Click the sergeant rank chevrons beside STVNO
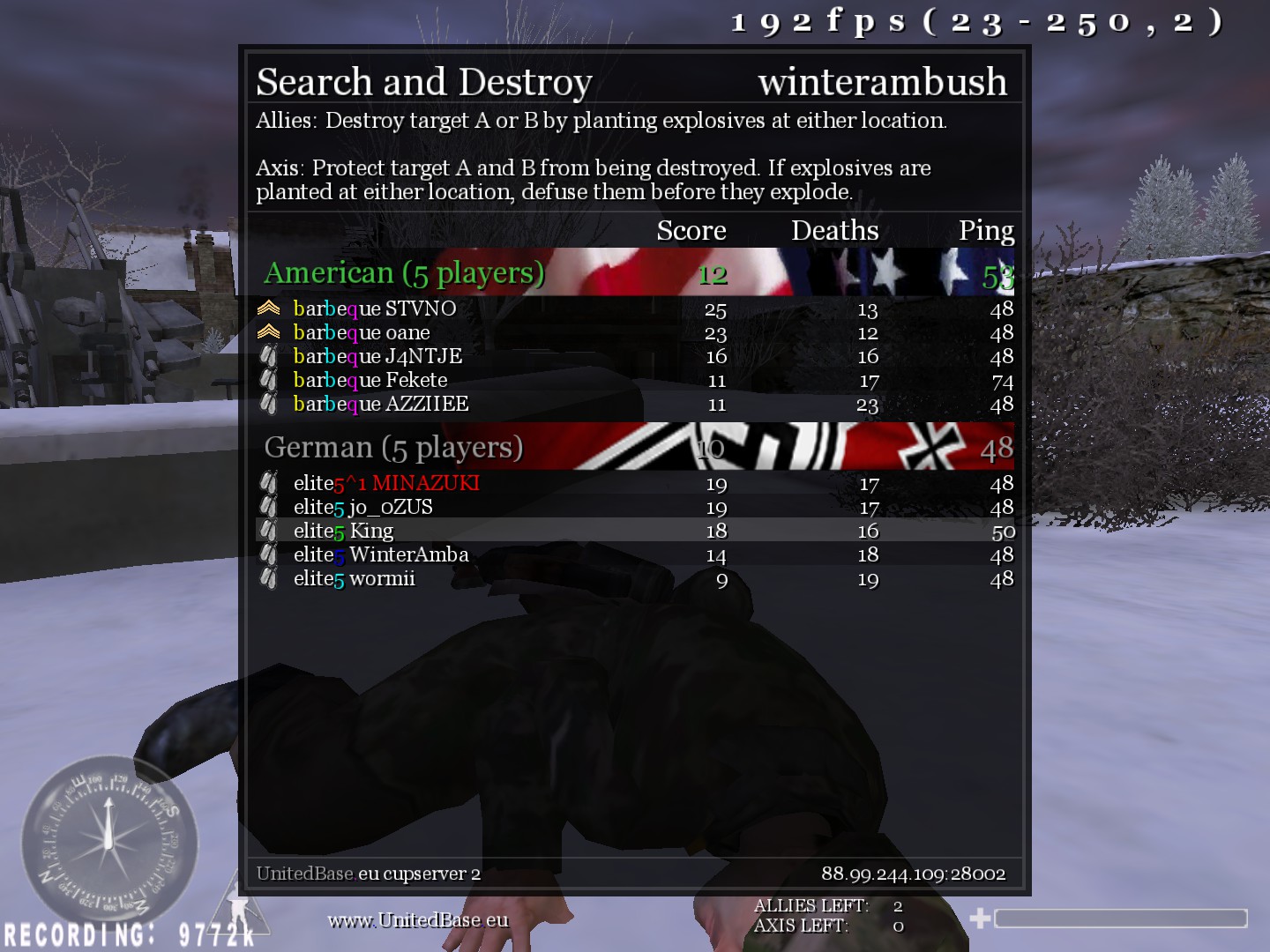Screen dimensions: 1270x952 point(269,308)
